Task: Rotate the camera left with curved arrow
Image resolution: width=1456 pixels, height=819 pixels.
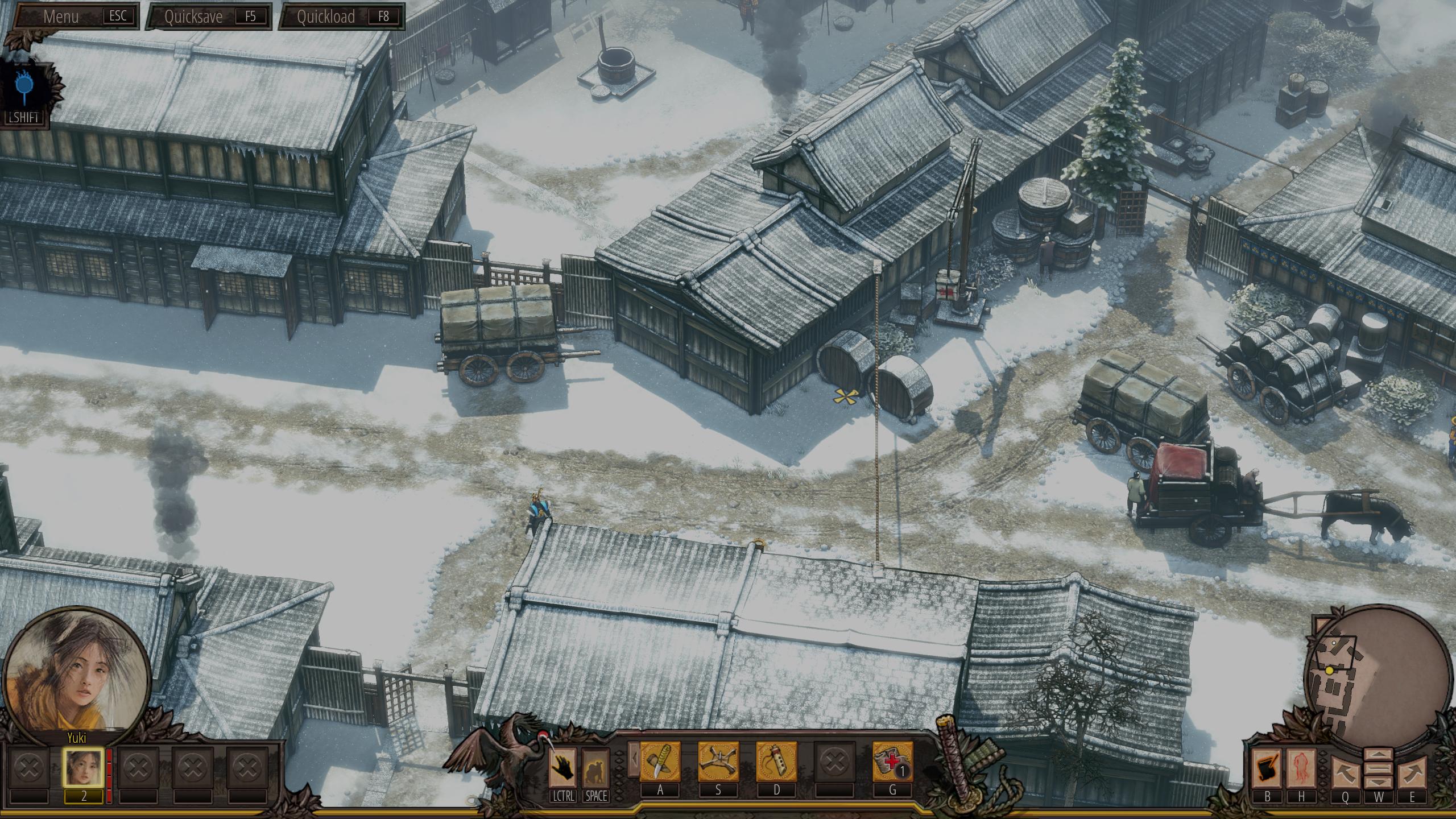Action: [1345, 773]
